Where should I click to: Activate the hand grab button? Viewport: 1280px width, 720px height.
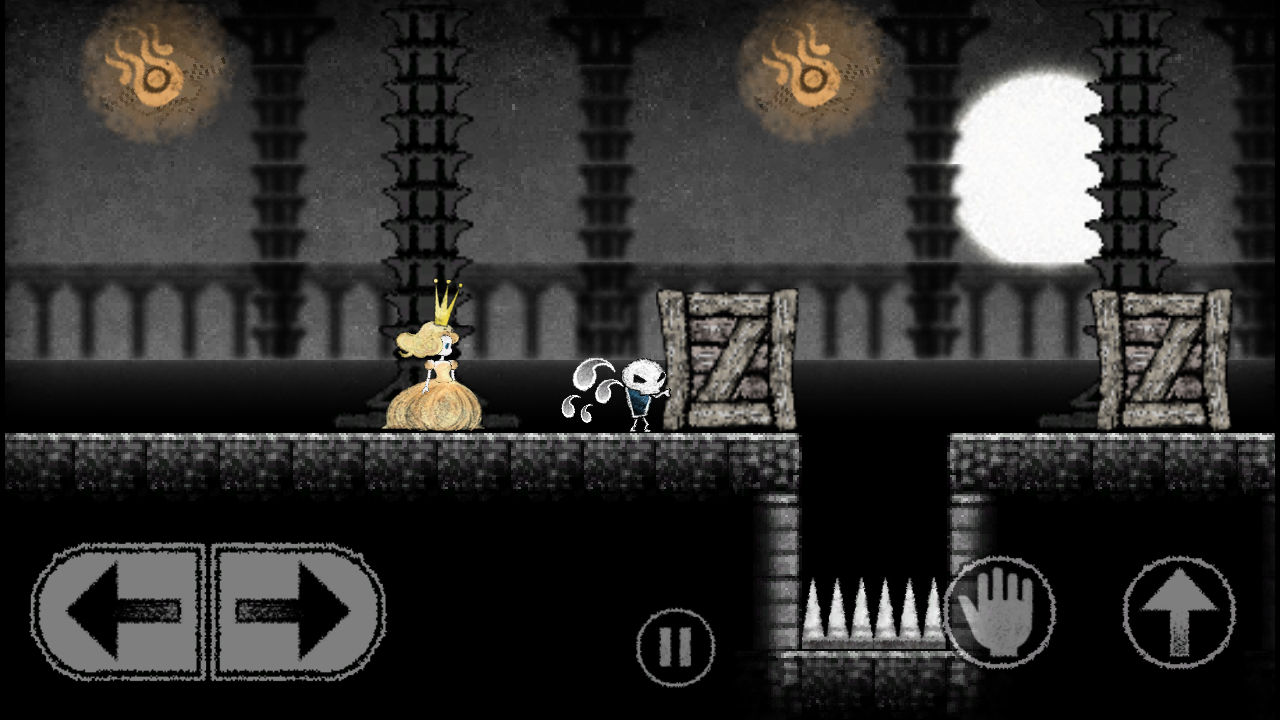(x=999, y=612)
